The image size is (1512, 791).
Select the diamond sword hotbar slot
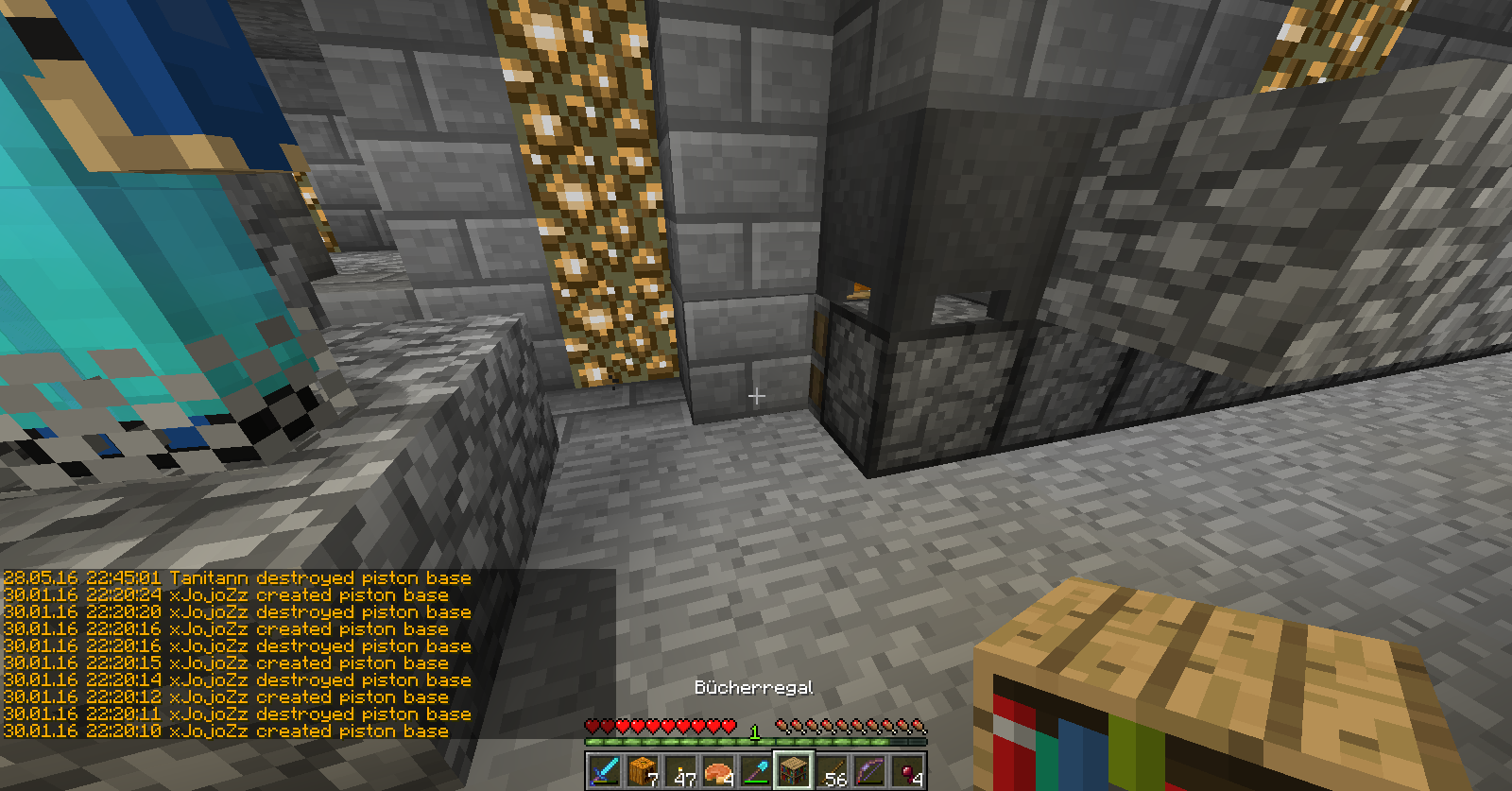click(605, 770)
